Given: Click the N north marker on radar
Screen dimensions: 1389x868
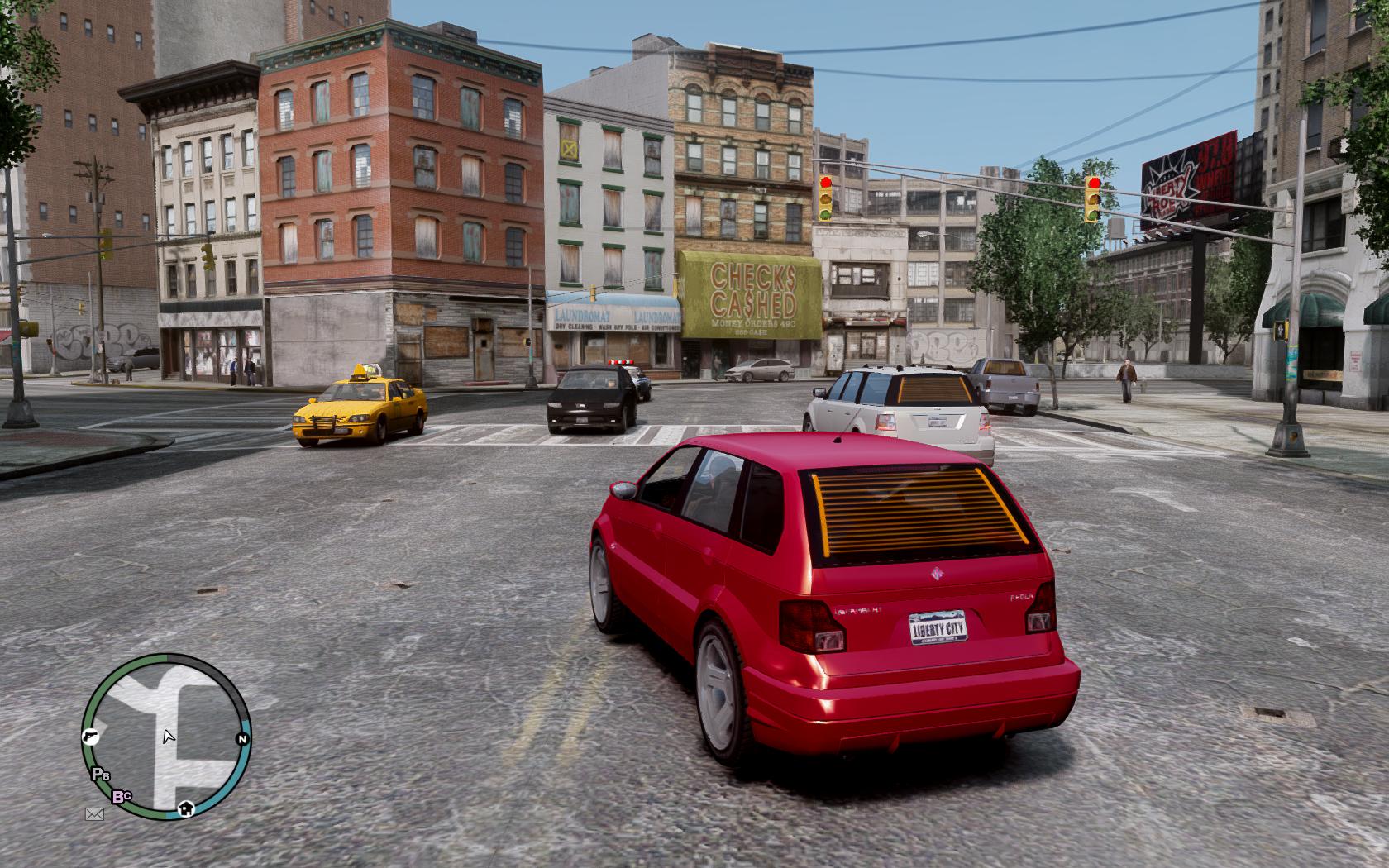Looking at the screenshot, I should [242, 739].
